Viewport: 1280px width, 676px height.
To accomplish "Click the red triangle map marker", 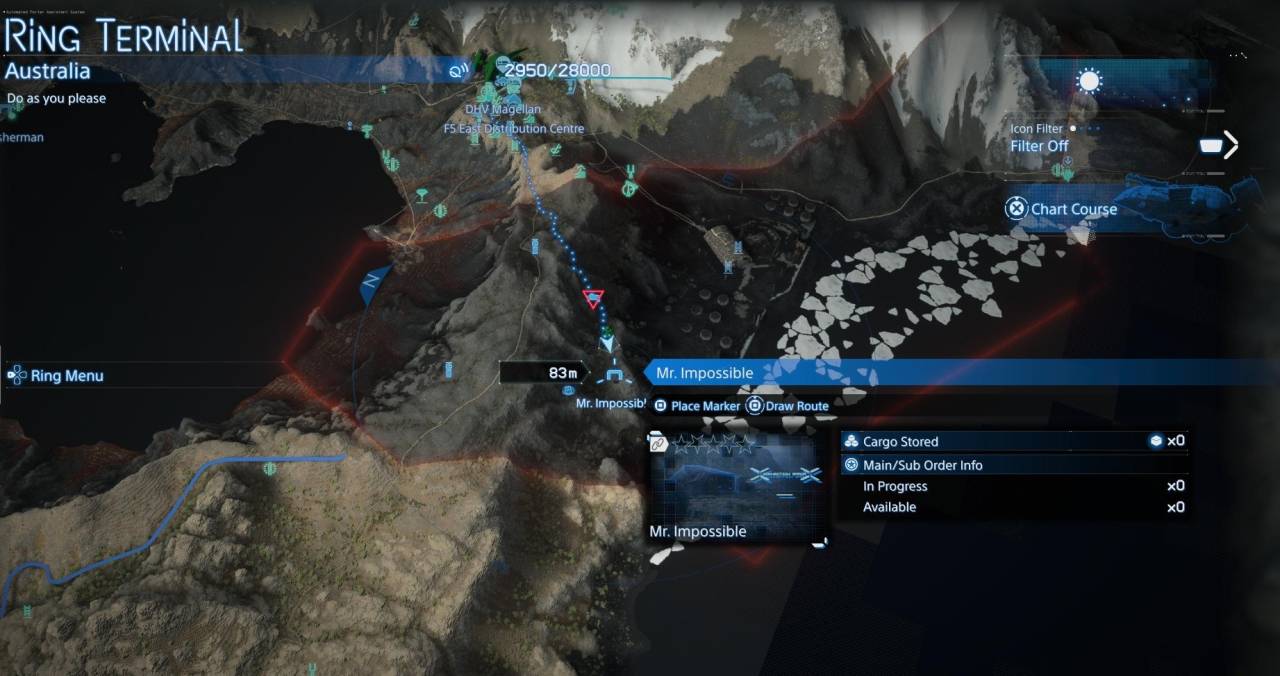I will [593, 298].
